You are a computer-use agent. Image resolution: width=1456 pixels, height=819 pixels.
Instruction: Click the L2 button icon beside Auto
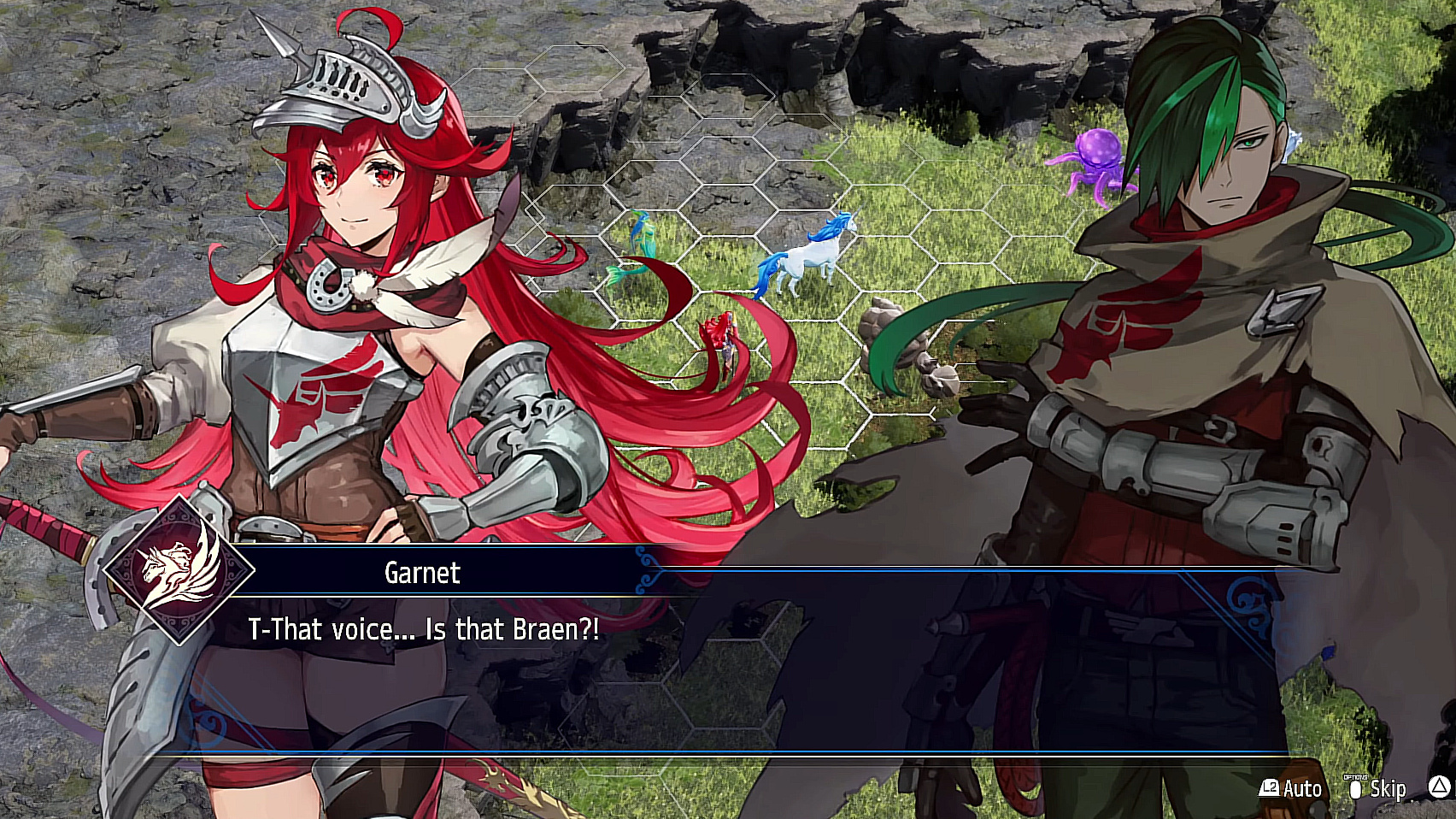pyautogui.click(x=1268, y=788)
